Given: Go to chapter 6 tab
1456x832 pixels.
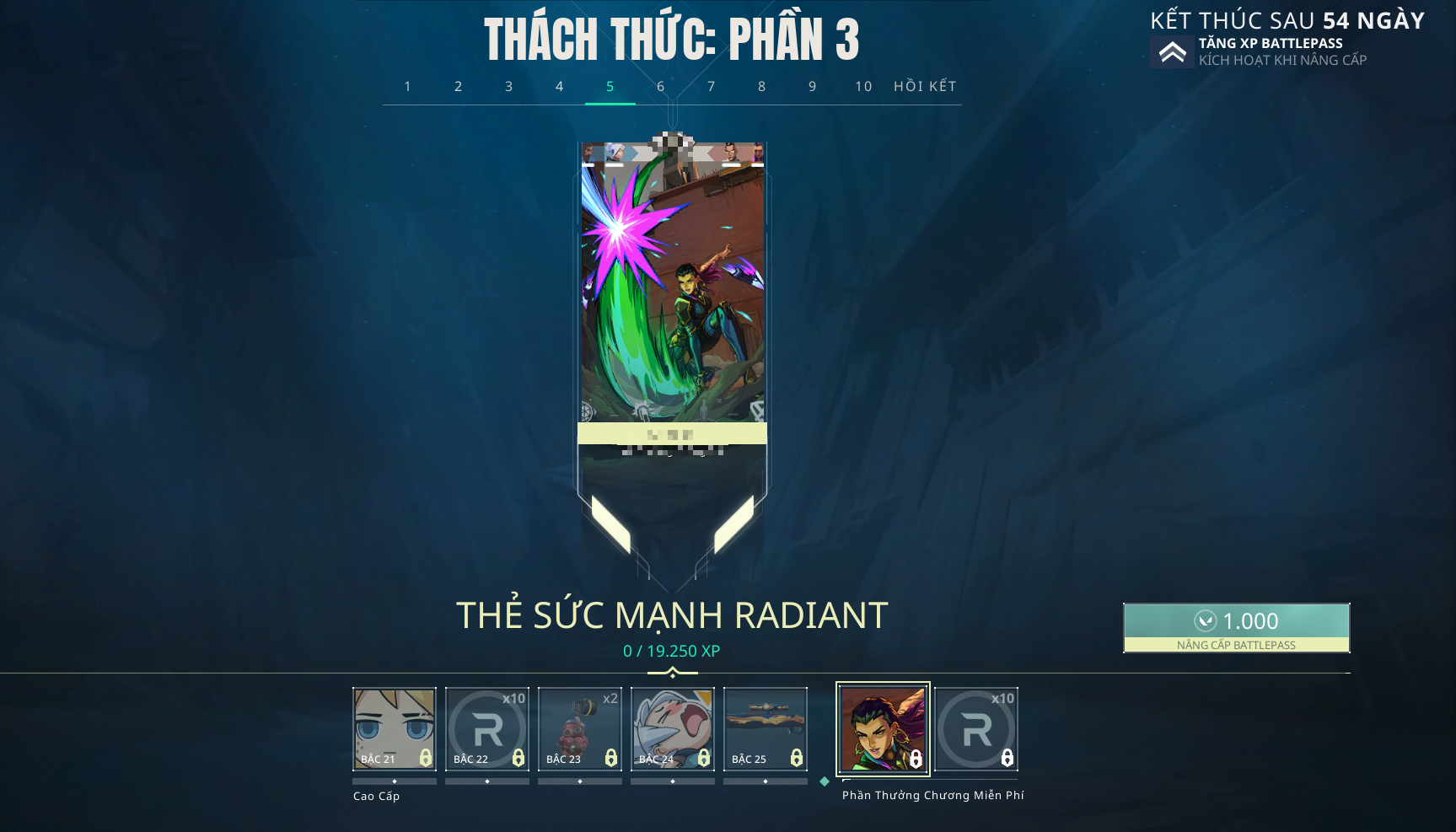Looking at the screenshot, I should coord(661,87).
